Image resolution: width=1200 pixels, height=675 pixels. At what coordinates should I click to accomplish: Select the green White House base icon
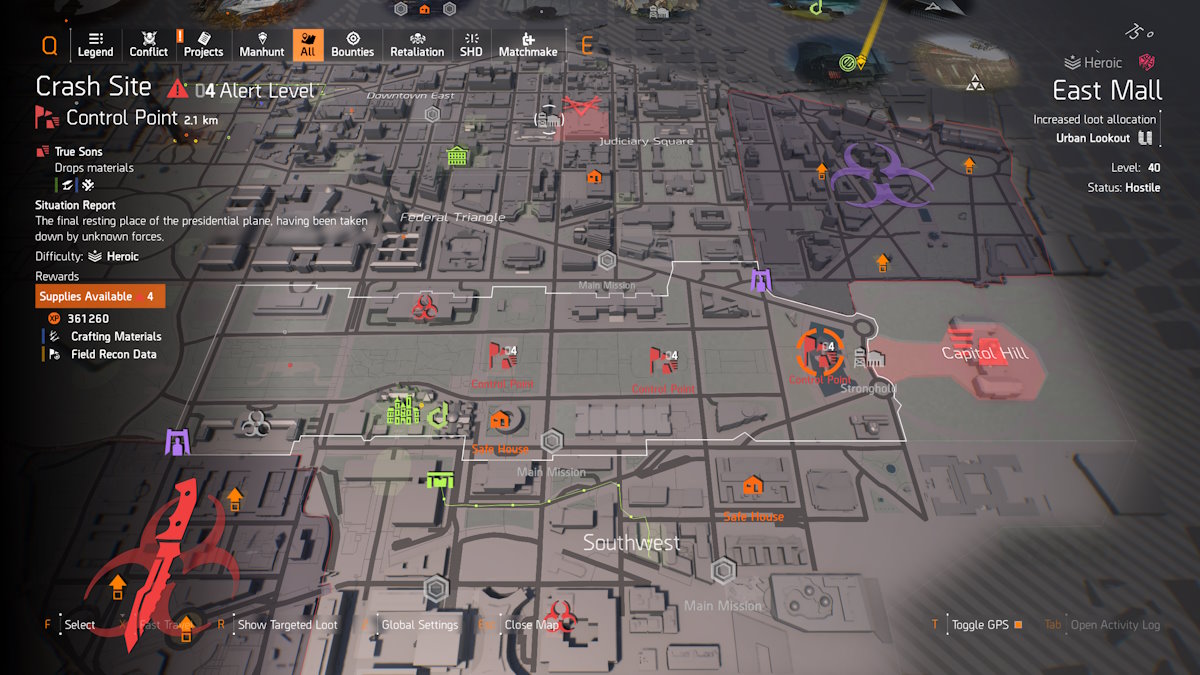[x=402, y=409]
